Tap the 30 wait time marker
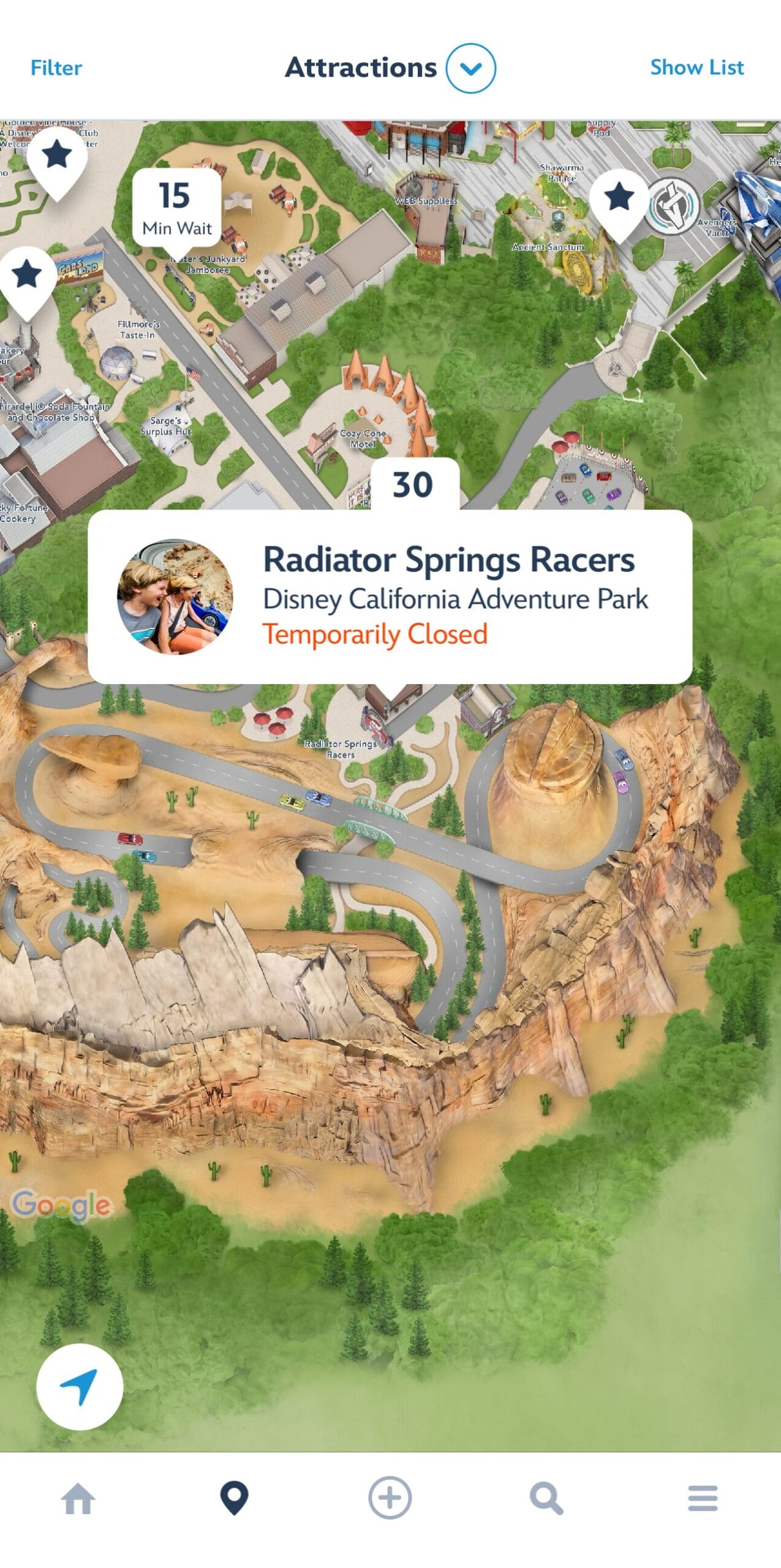The width and height of the screenshot is (781, 1568). pos(414,484)
